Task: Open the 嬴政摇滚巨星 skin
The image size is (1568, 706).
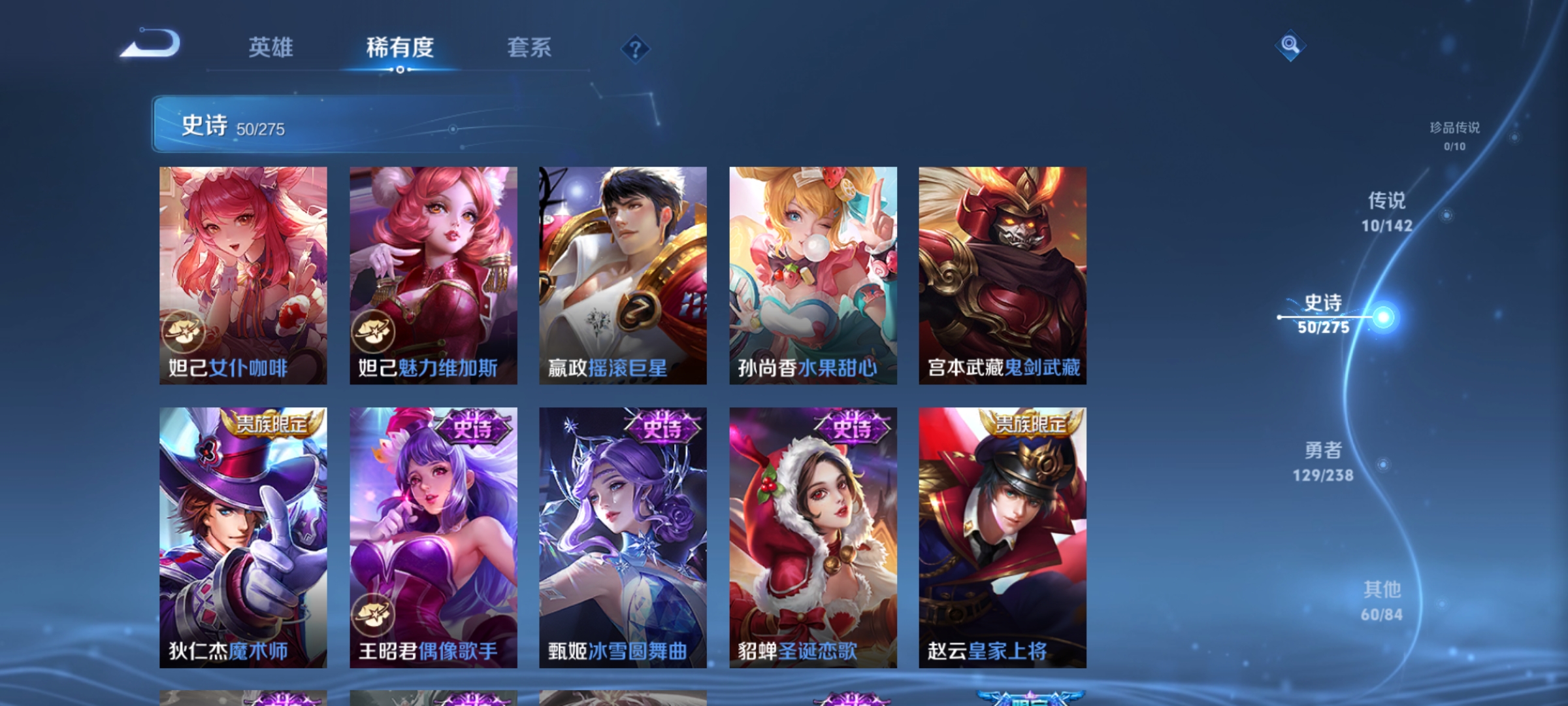Action: tap(623, 275)
